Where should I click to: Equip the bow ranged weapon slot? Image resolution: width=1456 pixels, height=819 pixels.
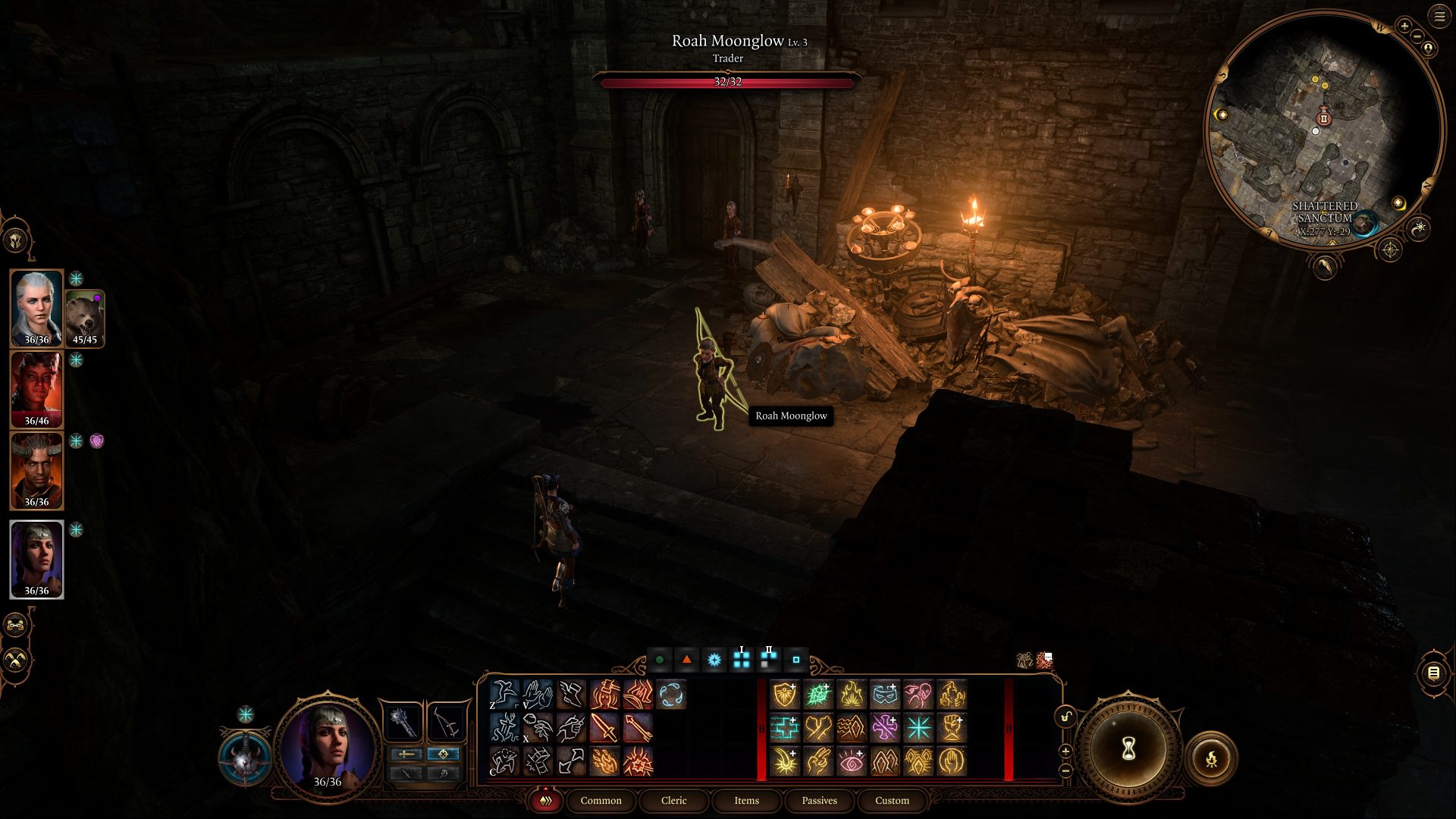click(447, 723)
